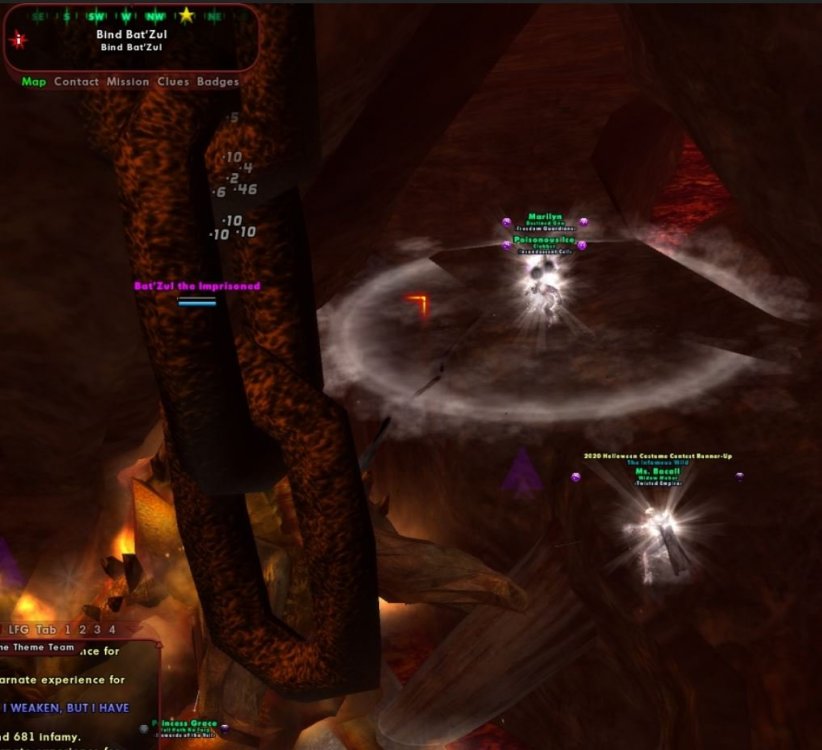Open chat tab 2
Image resolution: width=822 pixels, height=750 pixels.
[x=82, y=630]
